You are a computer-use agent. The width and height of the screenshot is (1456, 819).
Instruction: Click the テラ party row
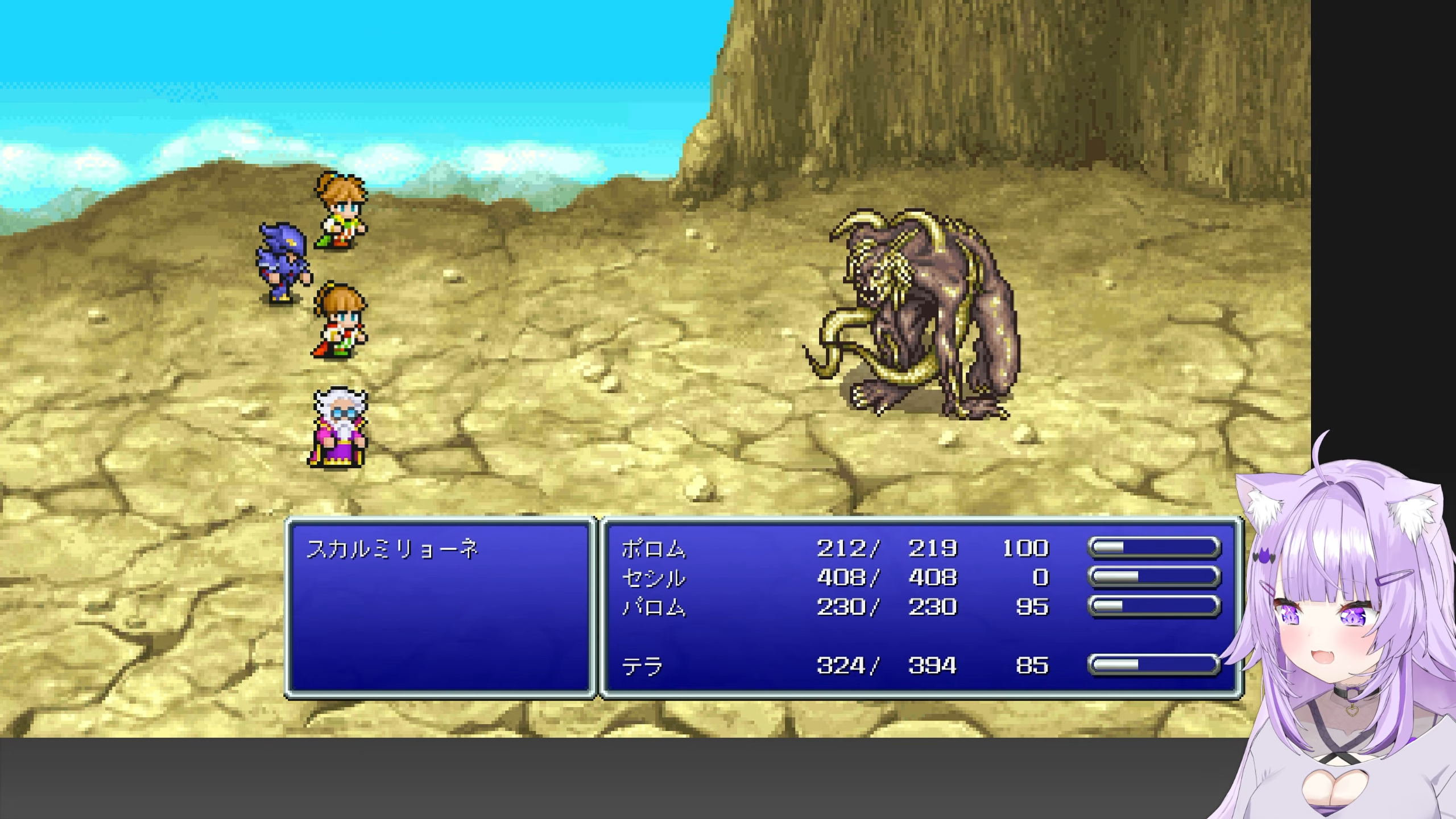643,666
